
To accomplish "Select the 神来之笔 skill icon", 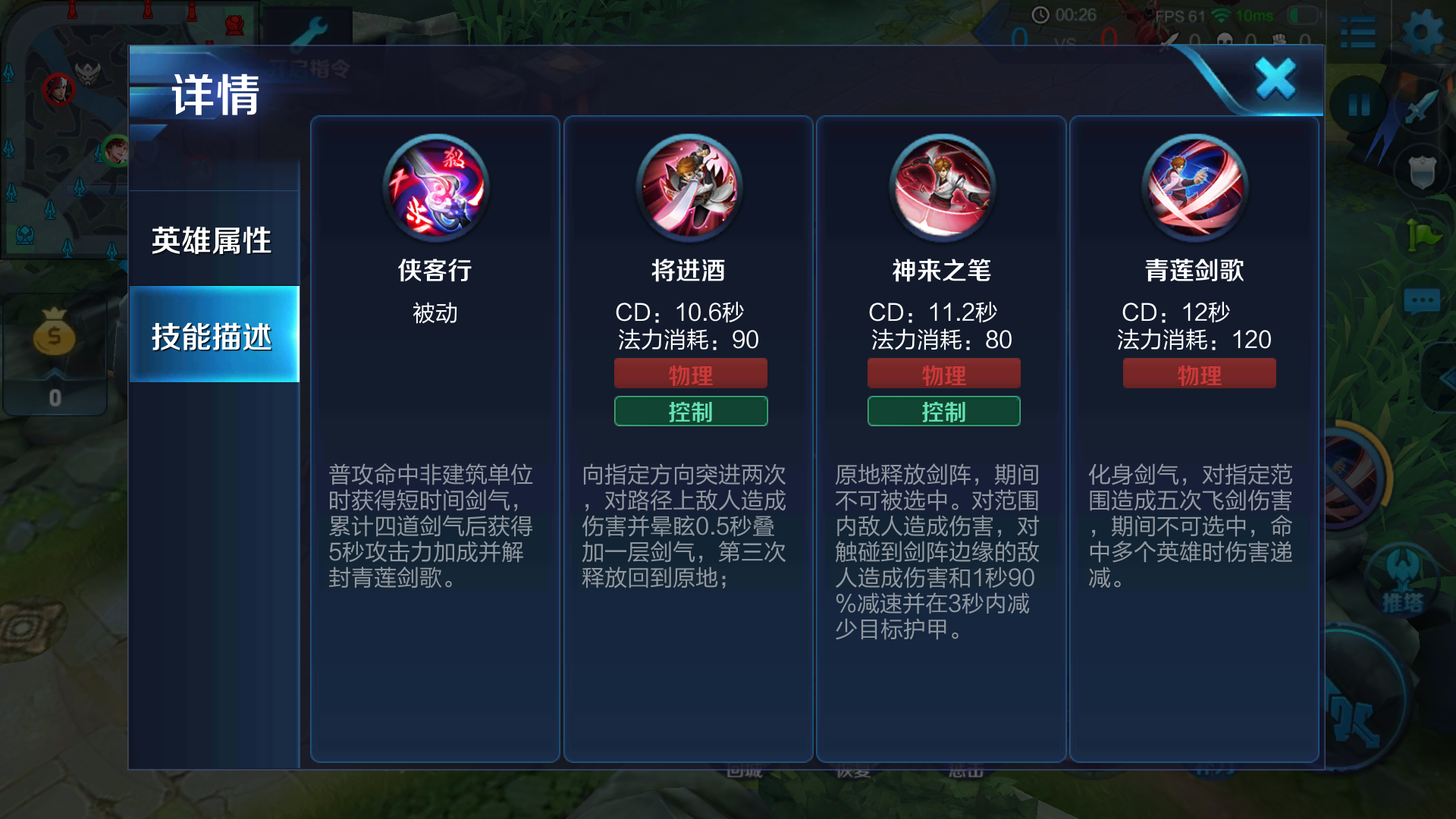I will (x=943, y=188).
